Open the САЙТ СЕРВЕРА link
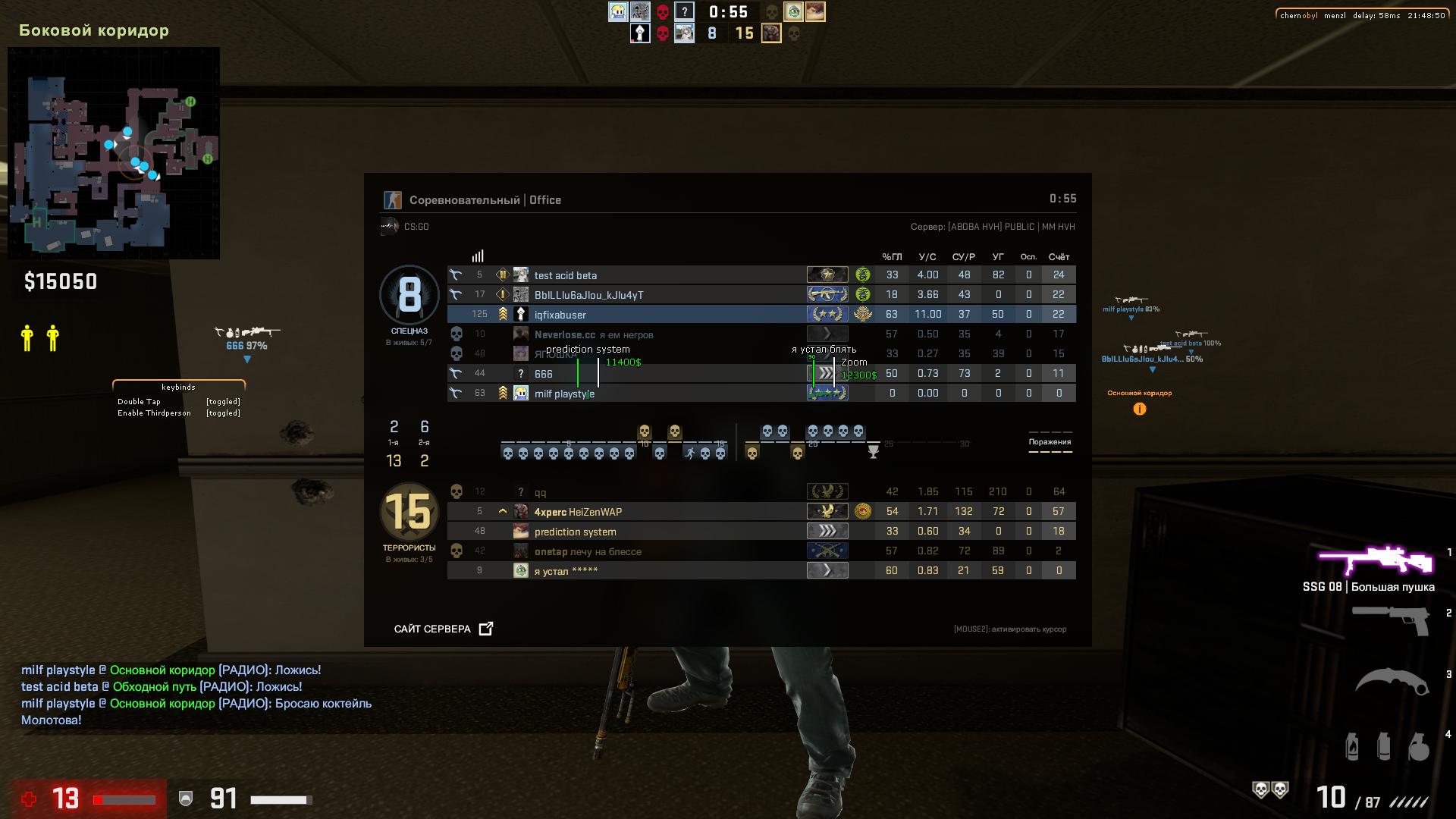 point(431,629)
